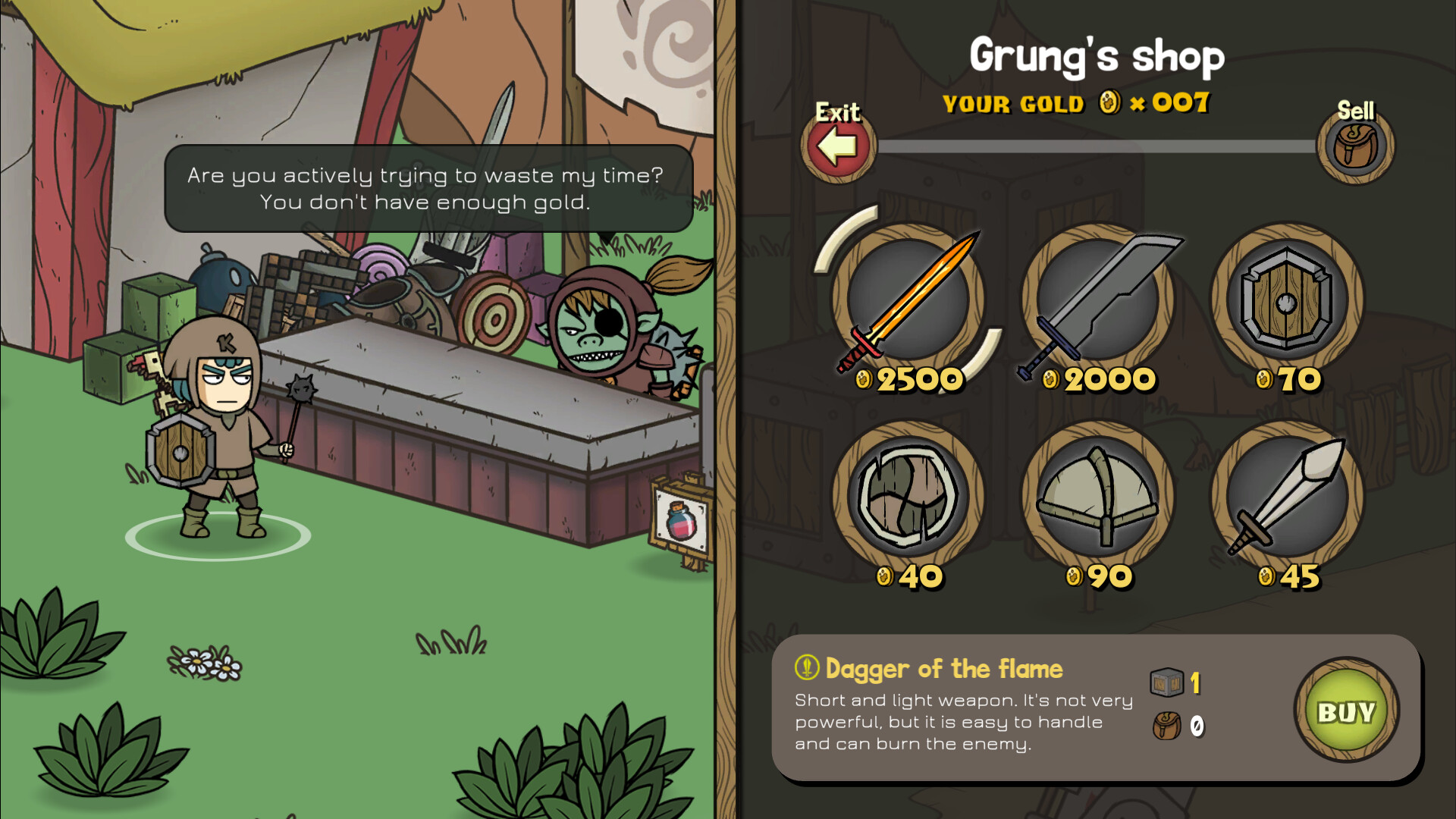
Task: Click the Dagger of the flame description text
Action: pos(963,722)
